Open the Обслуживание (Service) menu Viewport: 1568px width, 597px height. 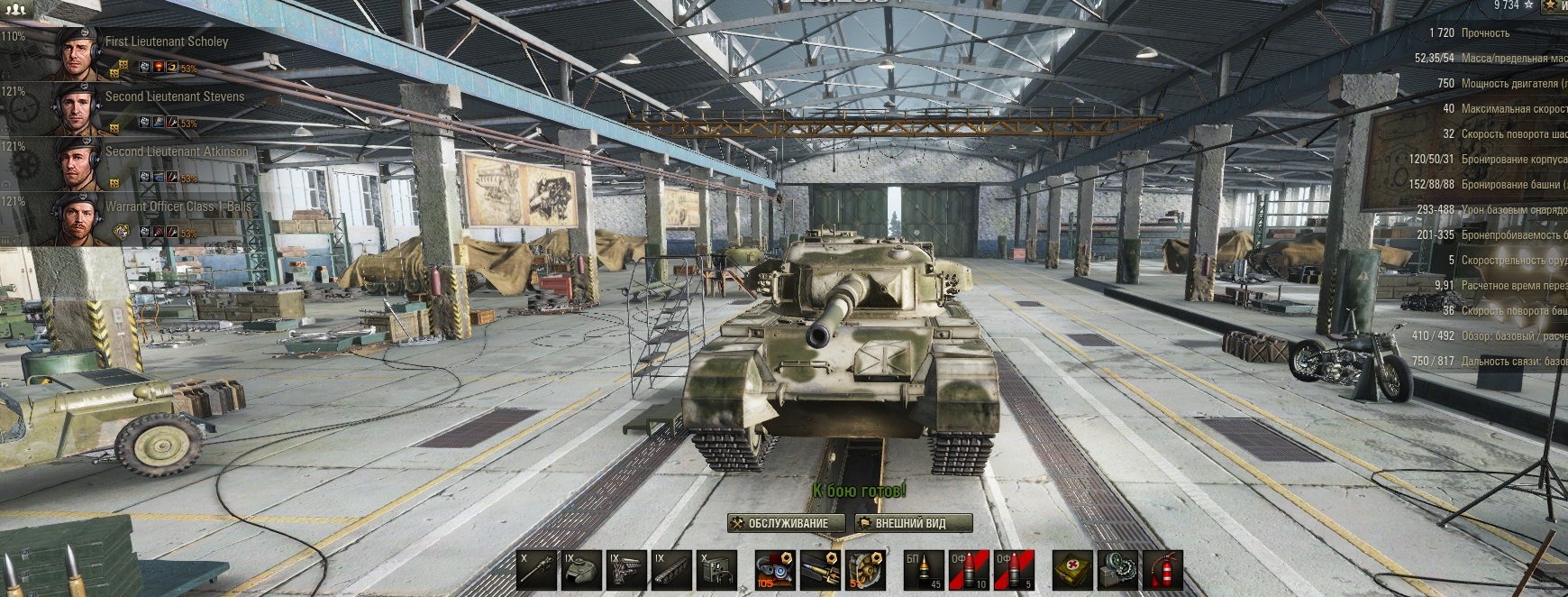click(x=786, y=523)
